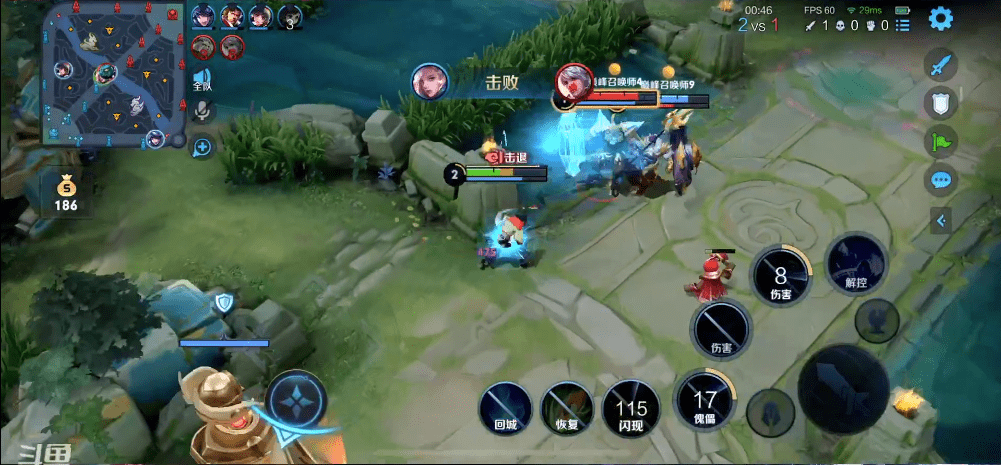This screenshot has height=465, width=1001.
Task: Trigger the 闪现 flash summoner spell
Action: (x=631, y=408)
